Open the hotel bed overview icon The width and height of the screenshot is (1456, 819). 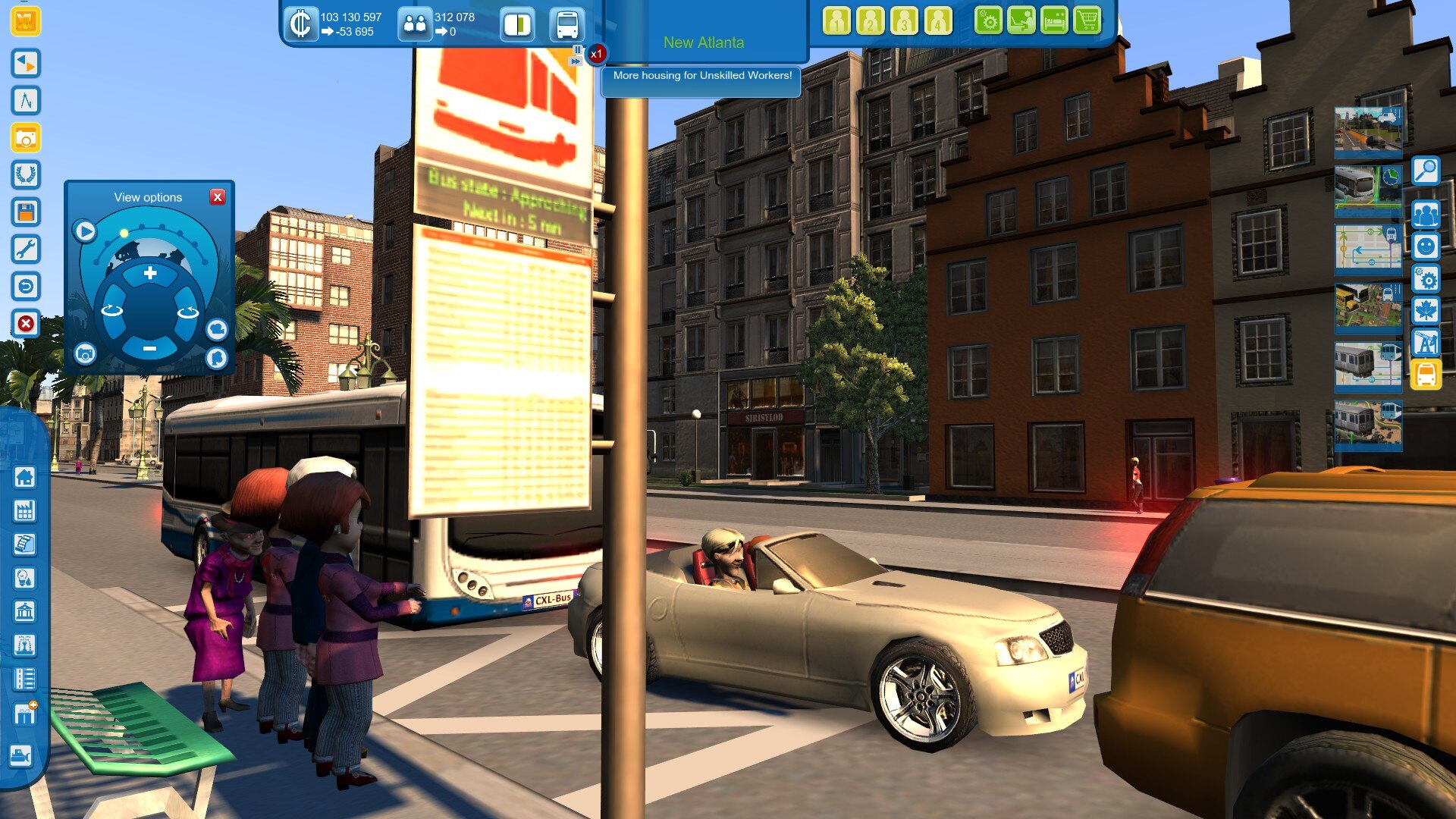pos(1054,21)
